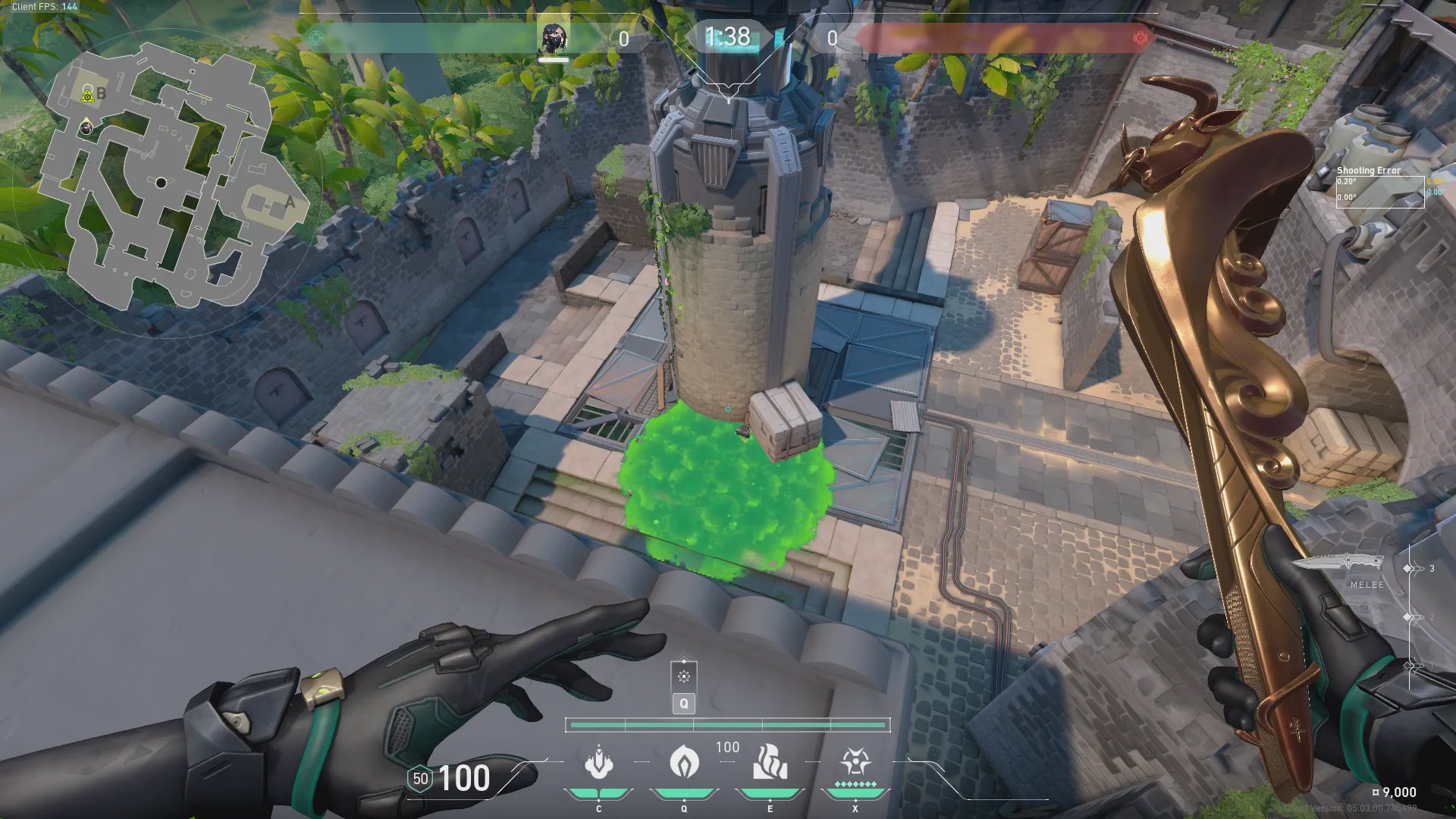The width and height of the screenshot is (1456, 819).
Task: Select the Poison Cloud ability icon
Action: (x=683, y=762)
